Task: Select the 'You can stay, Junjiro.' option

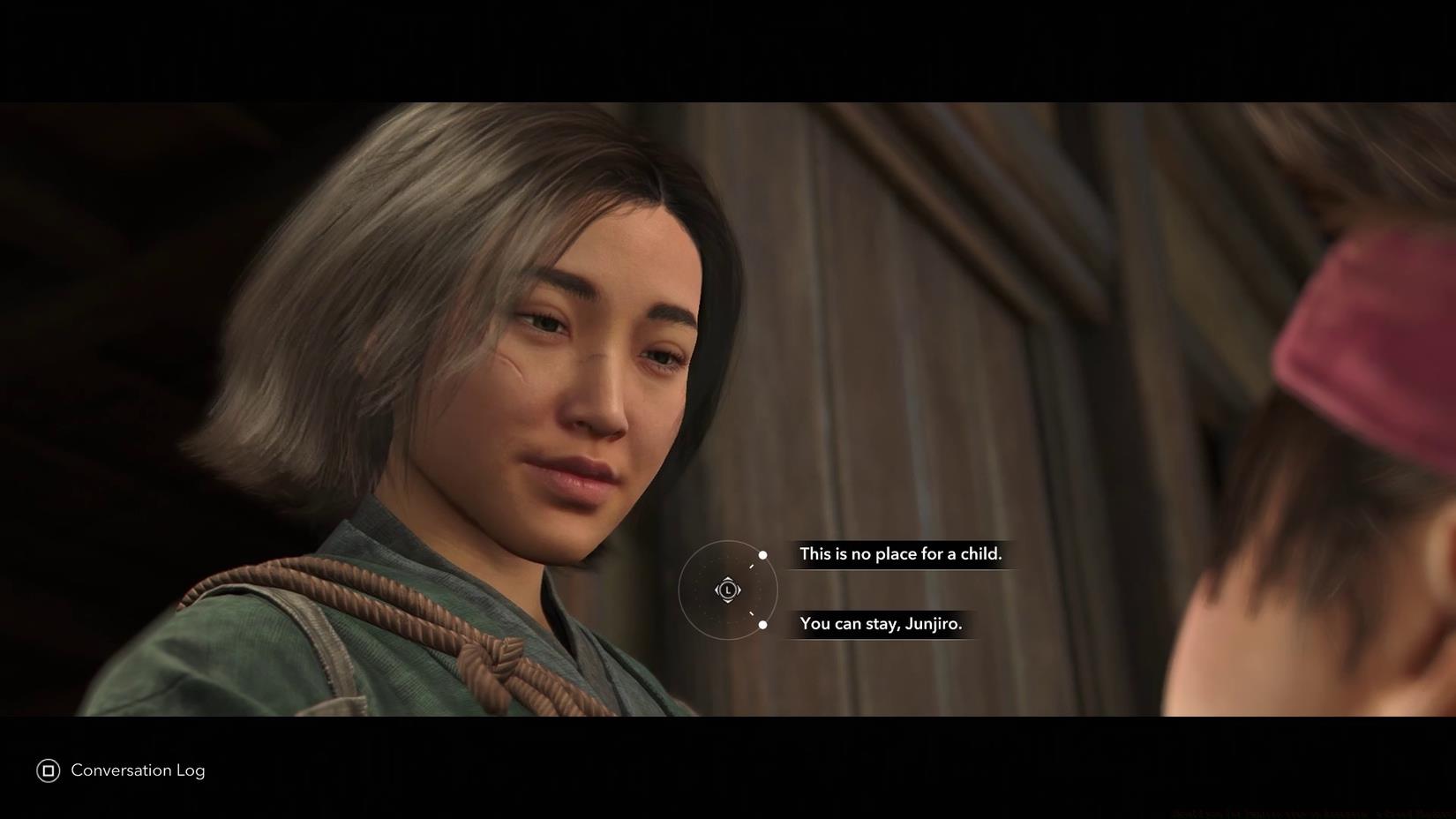Action: coord(881,623)
